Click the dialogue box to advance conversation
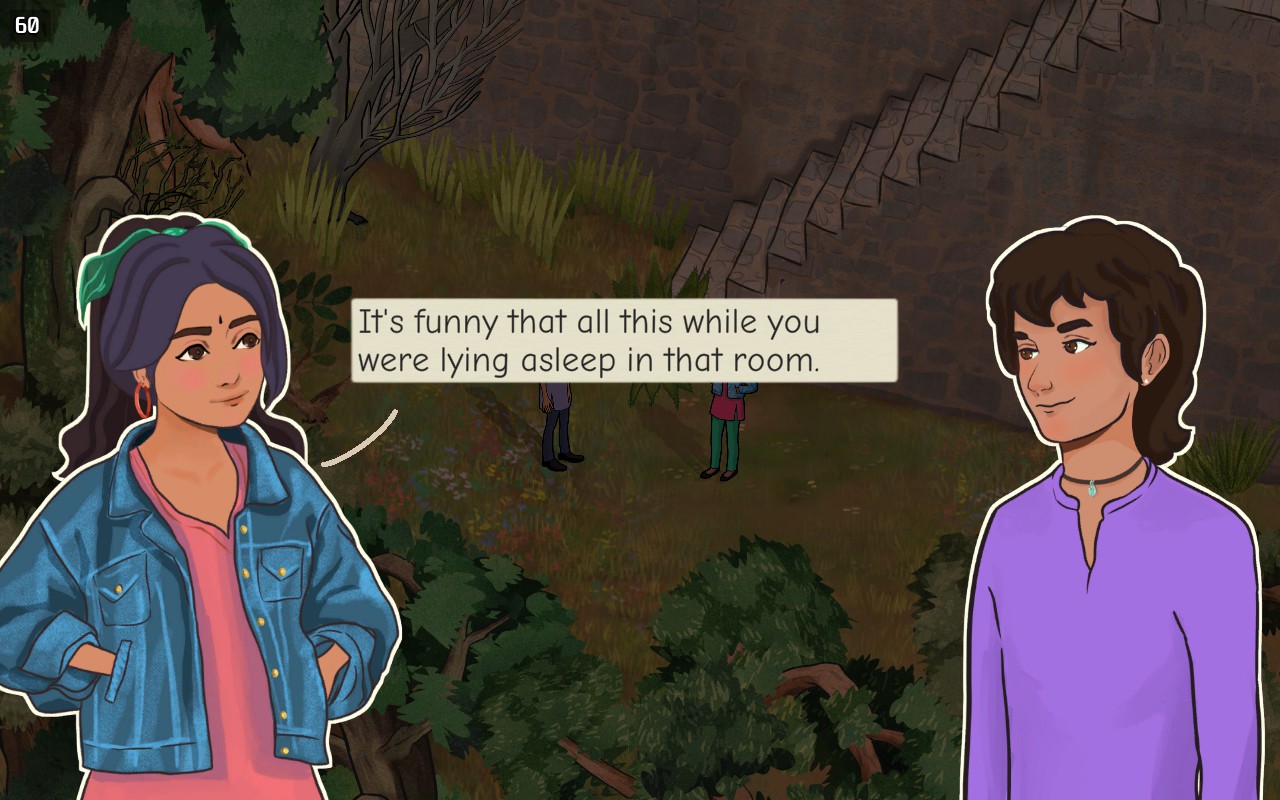Image resolution: width=1280 pixels, height=800 pixels. pos(620,340)
